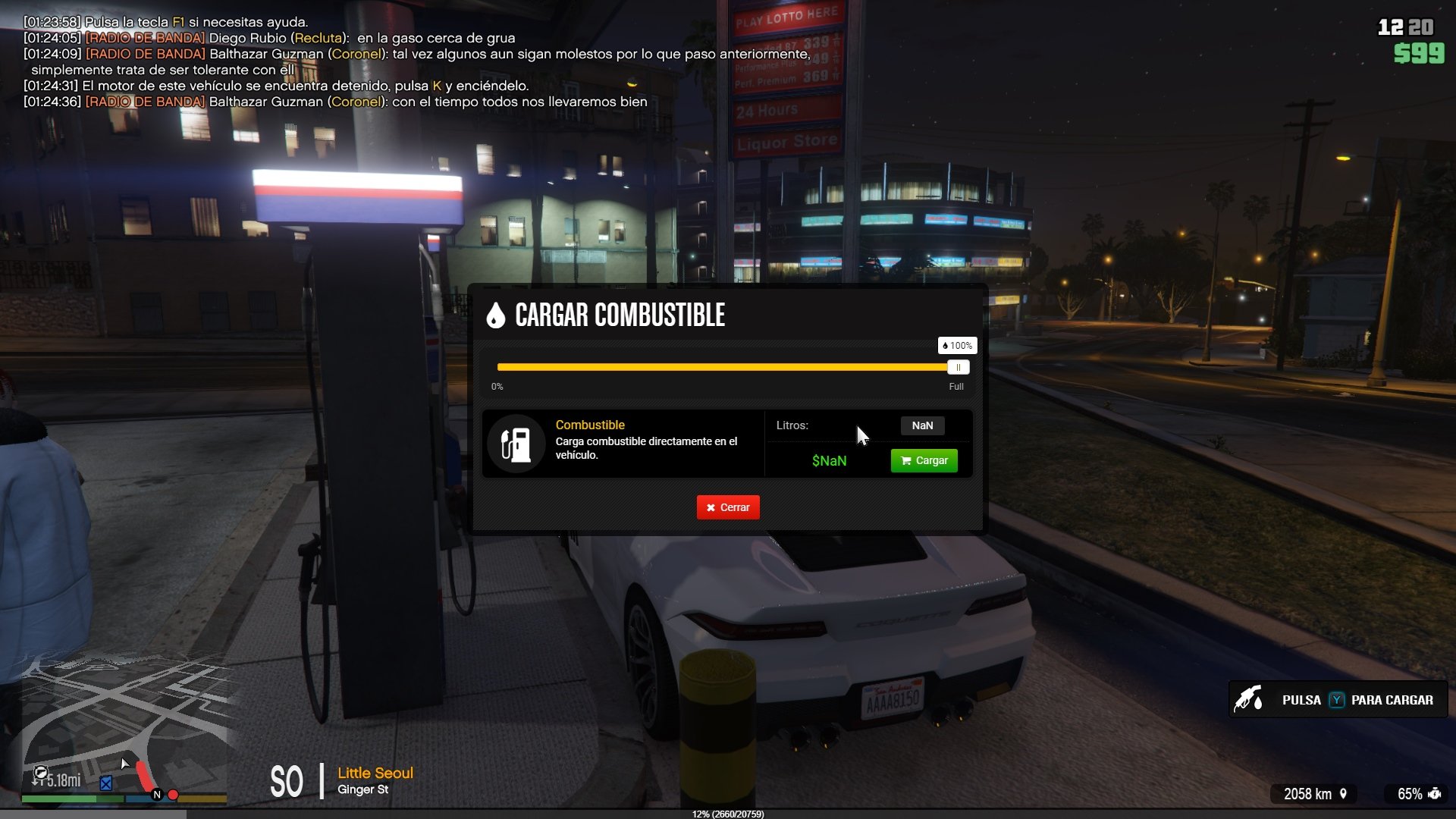
Task: Close the fuel menu with Cerrar
Action: point(728,507)
